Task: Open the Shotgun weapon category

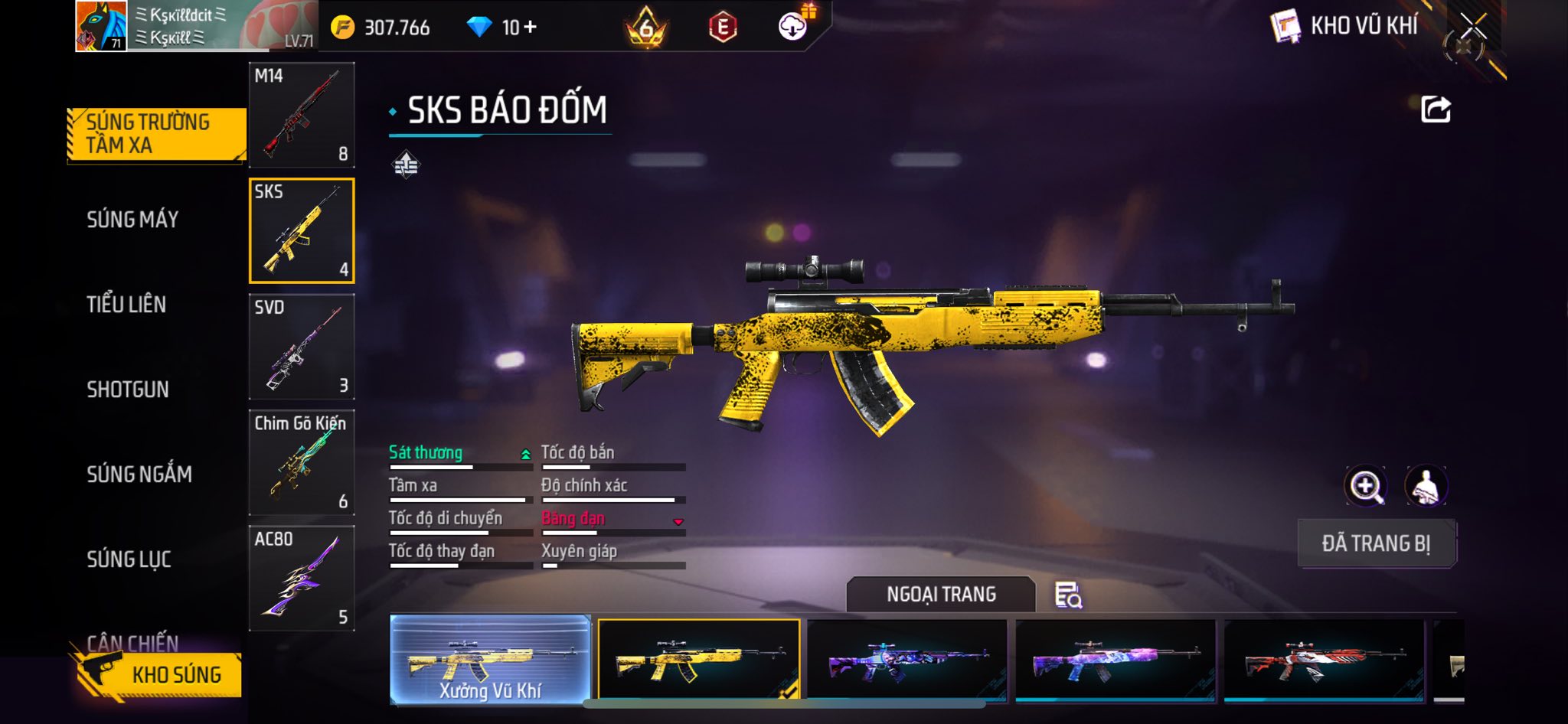Action: click(x=128, y=390)
